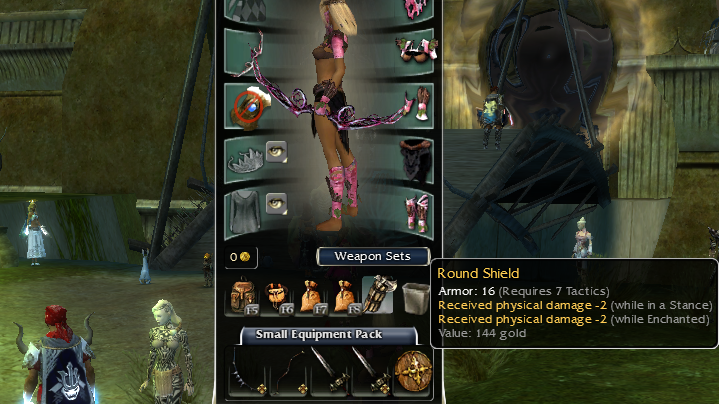The image size is (719, 404).
Task: Toggle the headgear visibility eye icon
Action: click(x=276, y=151)
